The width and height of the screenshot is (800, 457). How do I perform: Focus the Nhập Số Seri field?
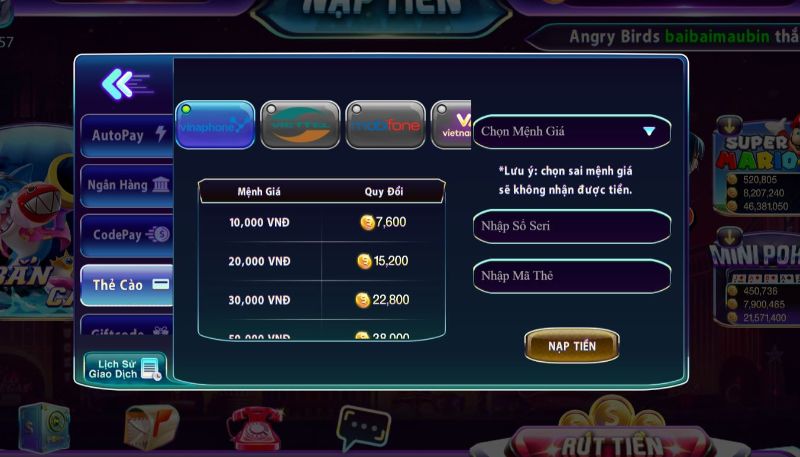pyautogui.click(x=570, y=226)
